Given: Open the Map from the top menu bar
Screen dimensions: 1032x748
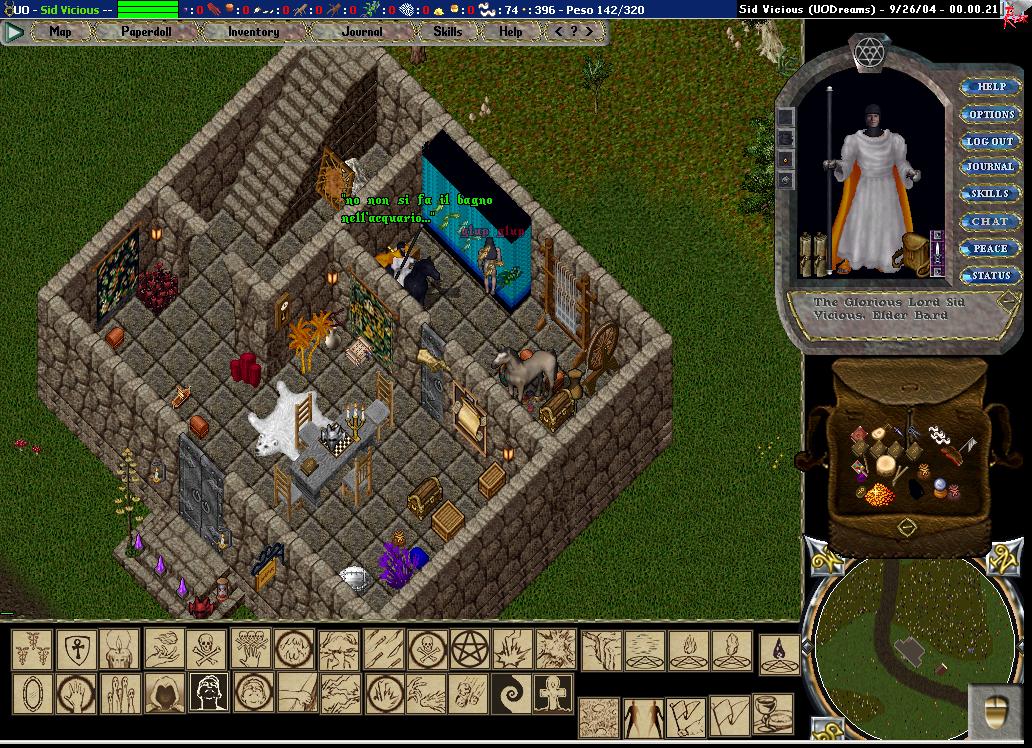Looking at the screenshot, I should (x=60, y=31).
